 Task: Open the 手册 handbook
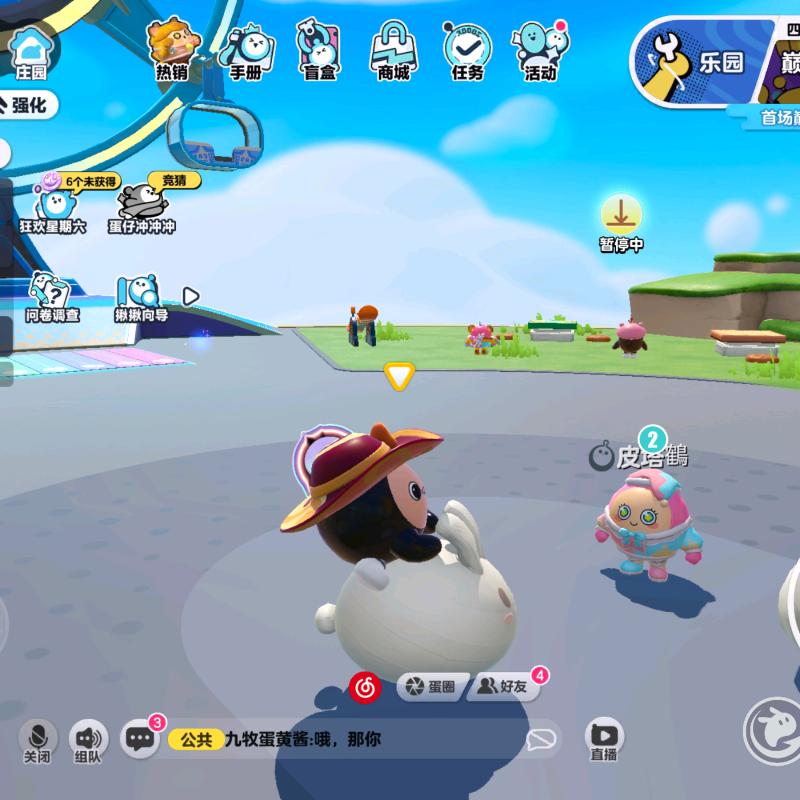[246, 49]
